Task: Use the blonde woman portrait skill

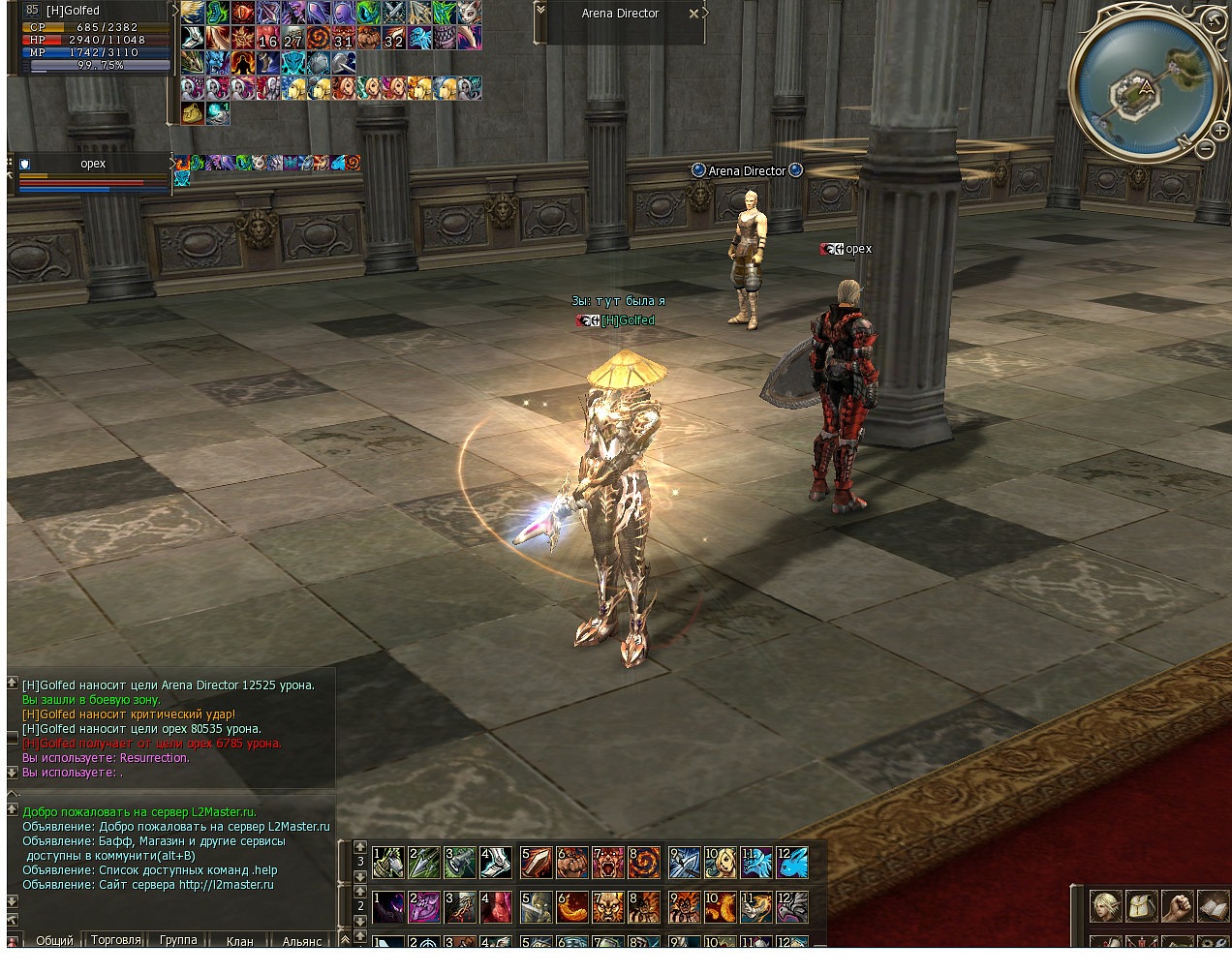Action: (x=720, y=863)
